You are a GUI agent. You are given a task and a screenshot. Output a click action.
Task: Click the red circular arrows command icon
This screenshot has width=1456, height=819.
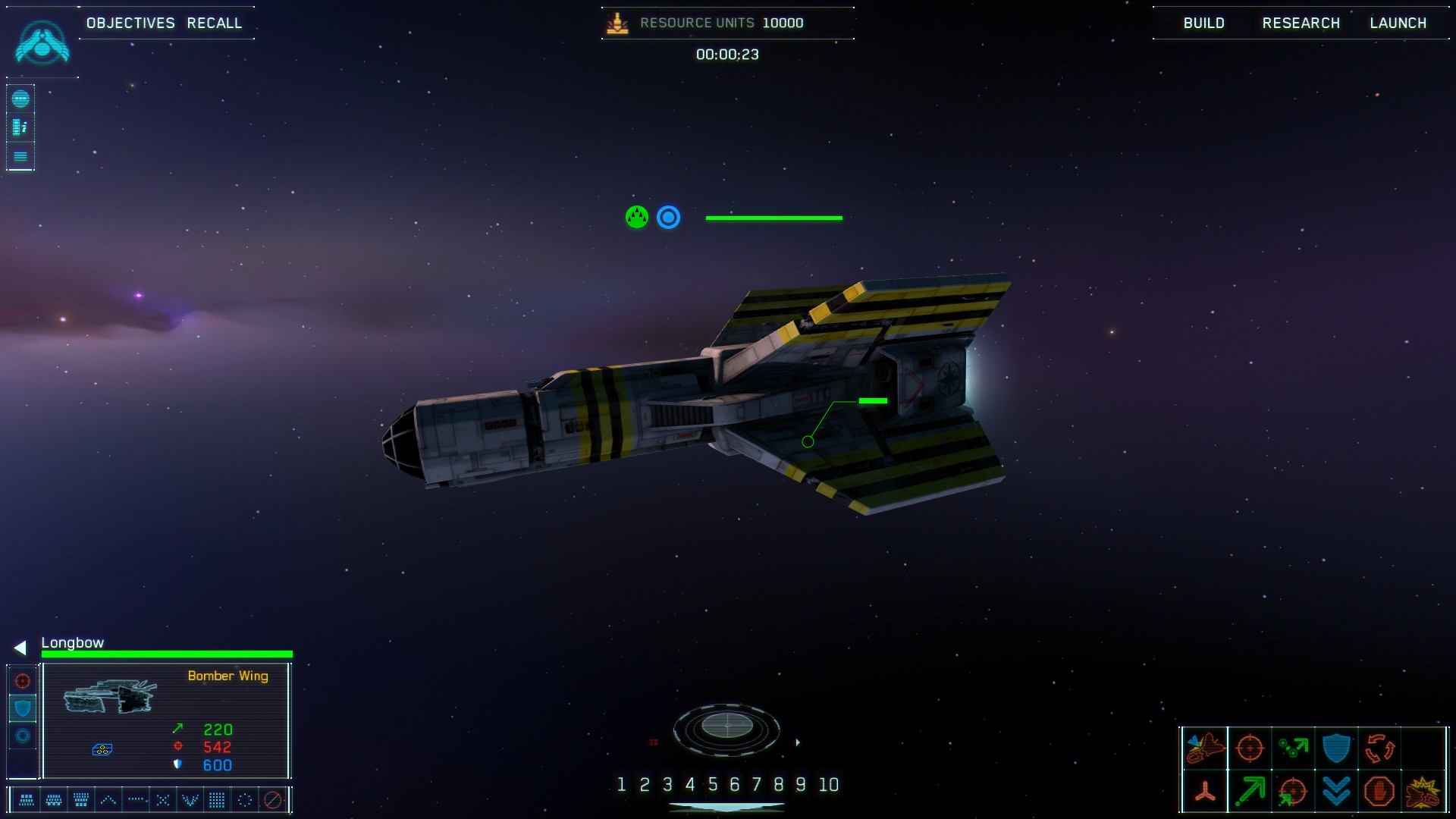coord(1379,748)
